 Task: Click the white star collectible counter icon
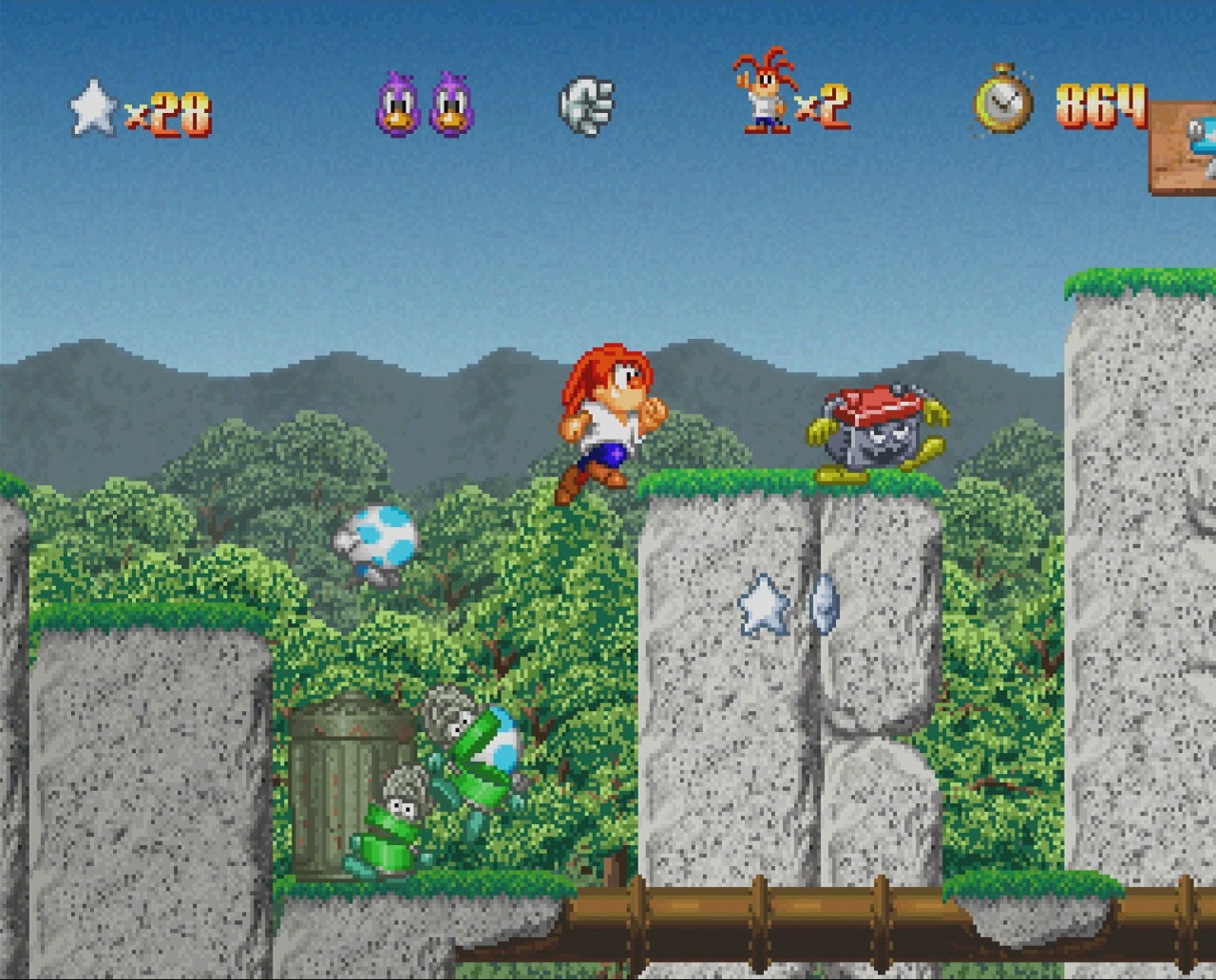tap(93, 107)
